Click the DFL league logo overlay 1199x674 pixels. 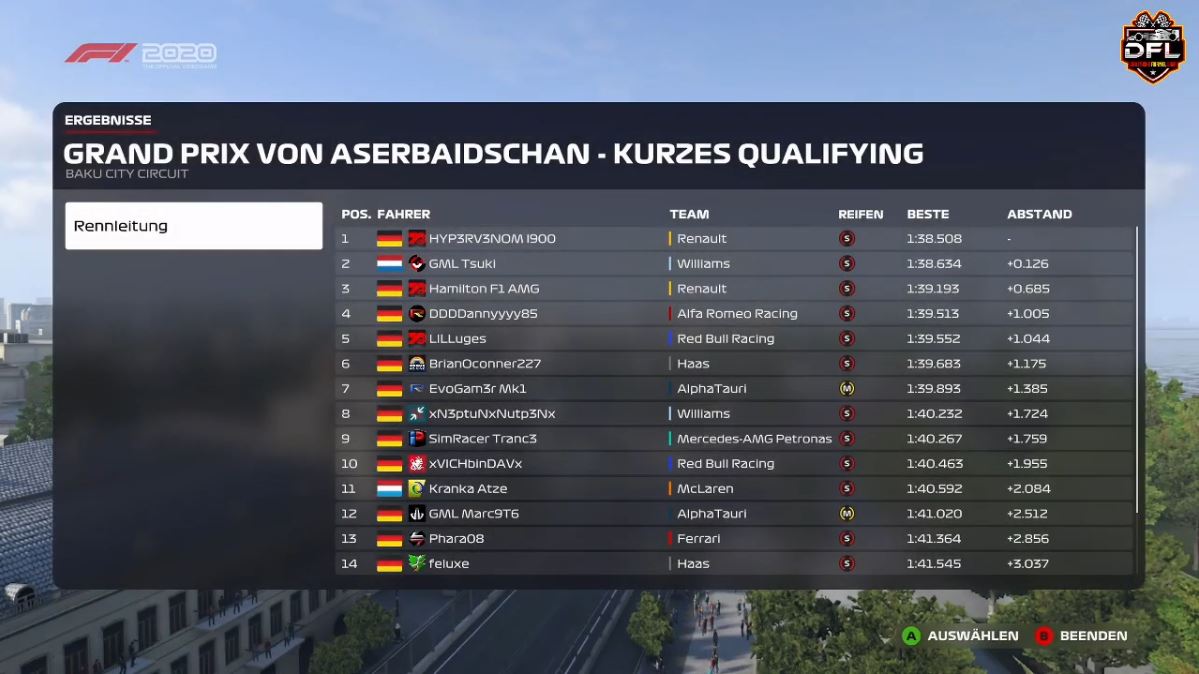pos(1152,46)
